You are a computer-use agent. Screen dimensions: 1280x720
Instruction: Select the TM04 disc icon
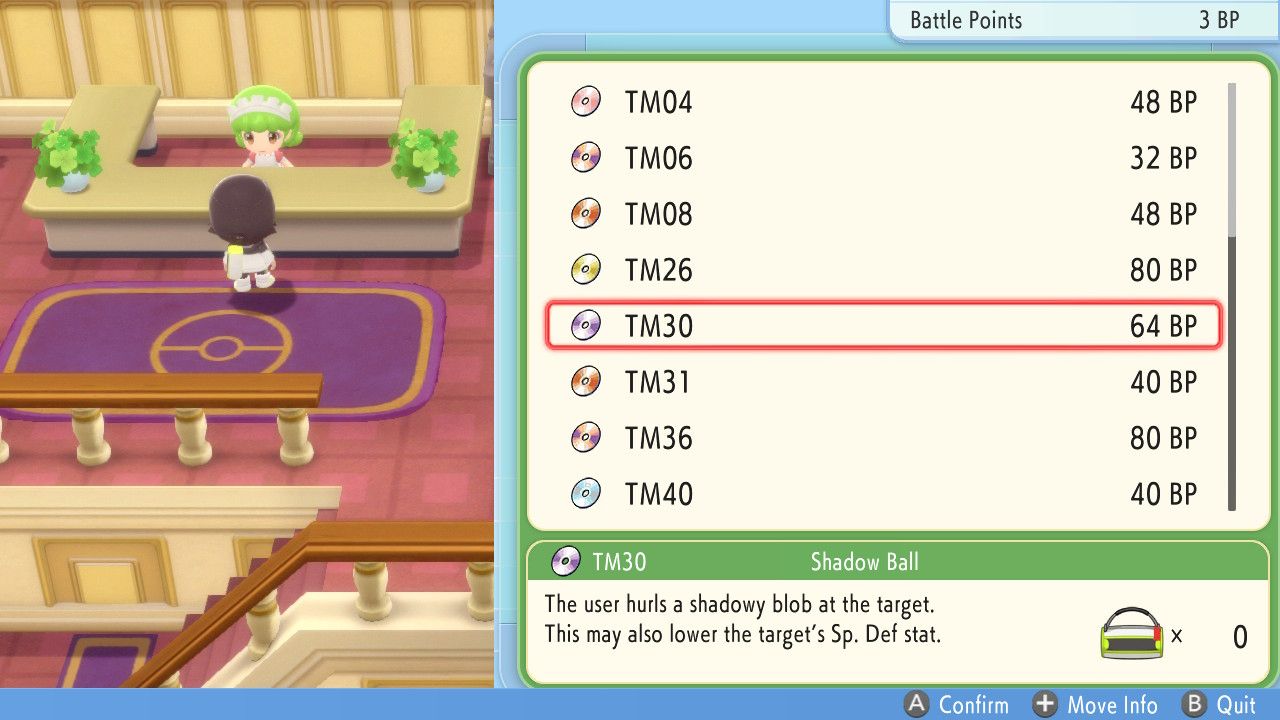pos(585,101)
